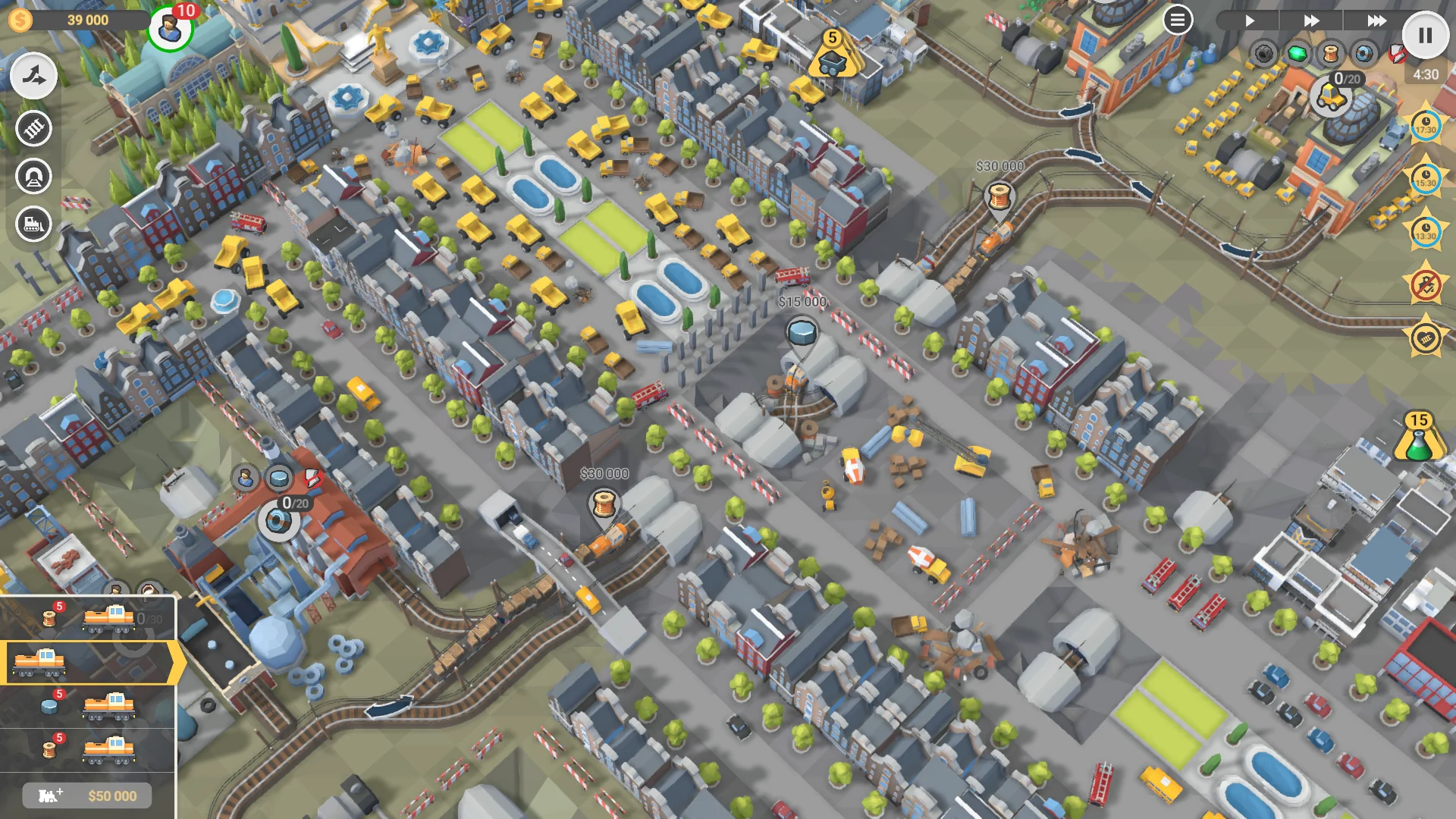Viewport: 1456px width, 819px height.
Task: Select the green gem resource icon
Action: (x=1297, y=53)
